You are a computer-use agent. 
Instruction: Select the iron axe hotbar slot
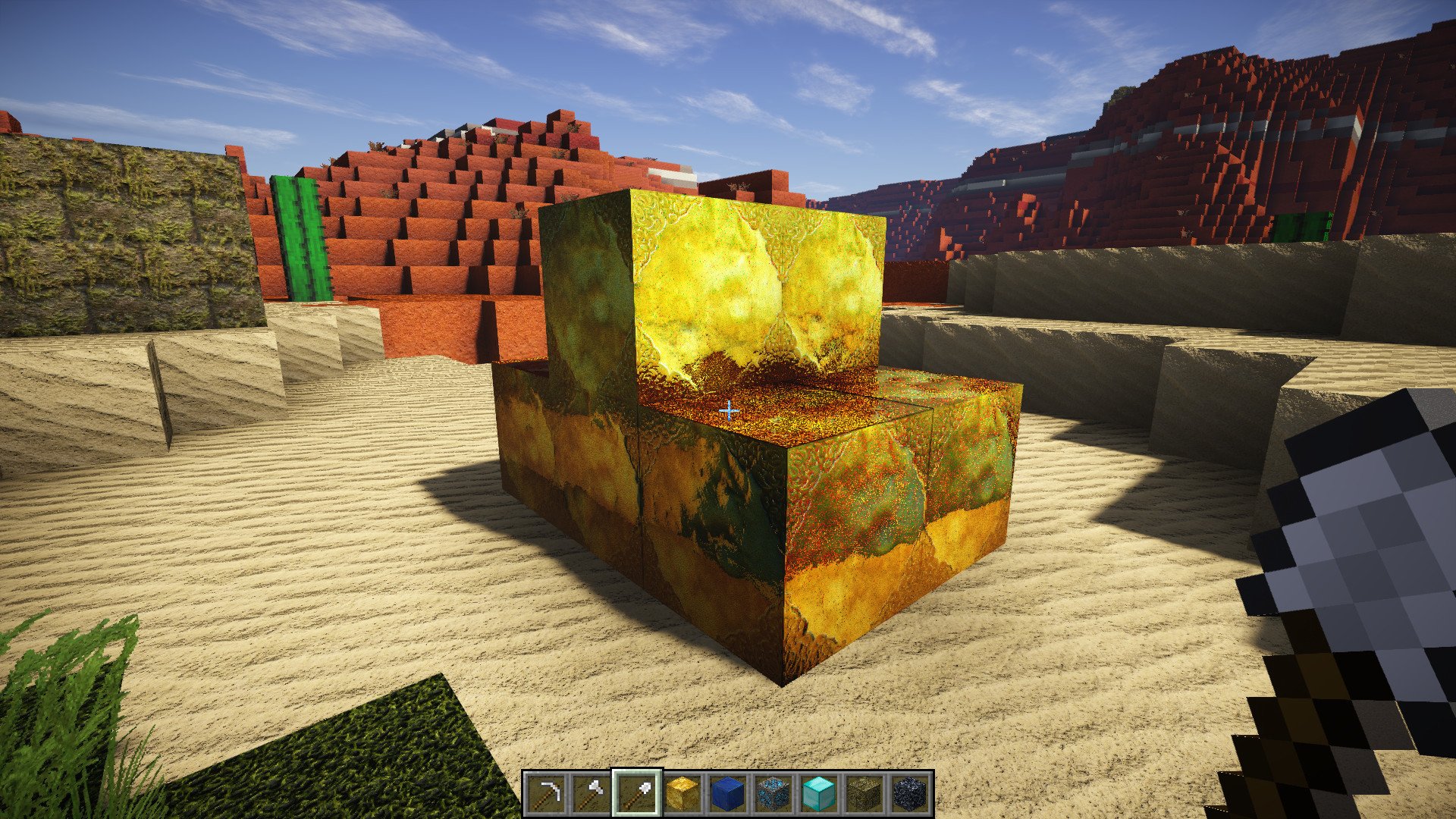tap(591, 793)
